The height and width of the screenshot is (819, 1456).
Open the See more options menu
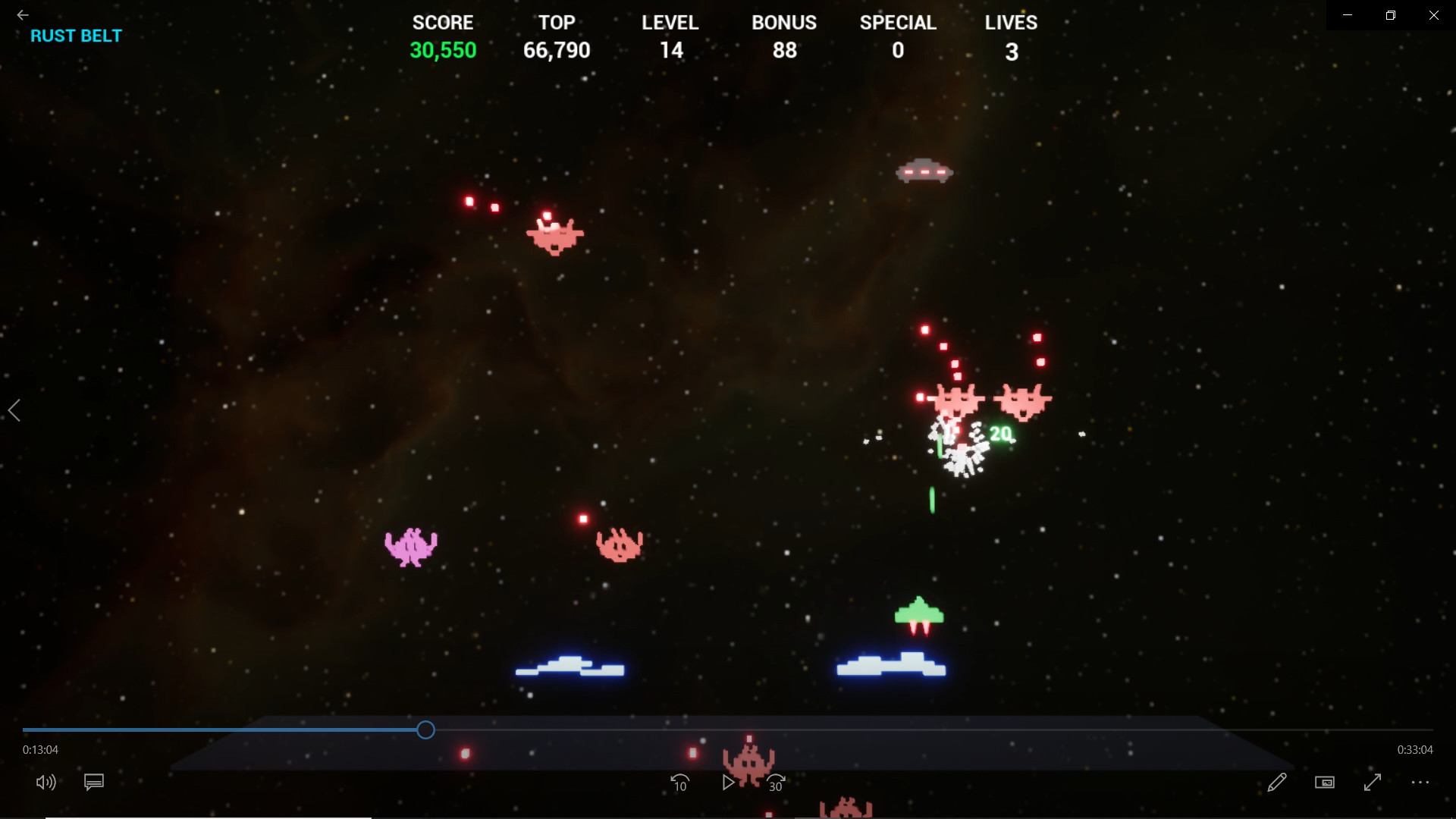[x=1420, y=783]
